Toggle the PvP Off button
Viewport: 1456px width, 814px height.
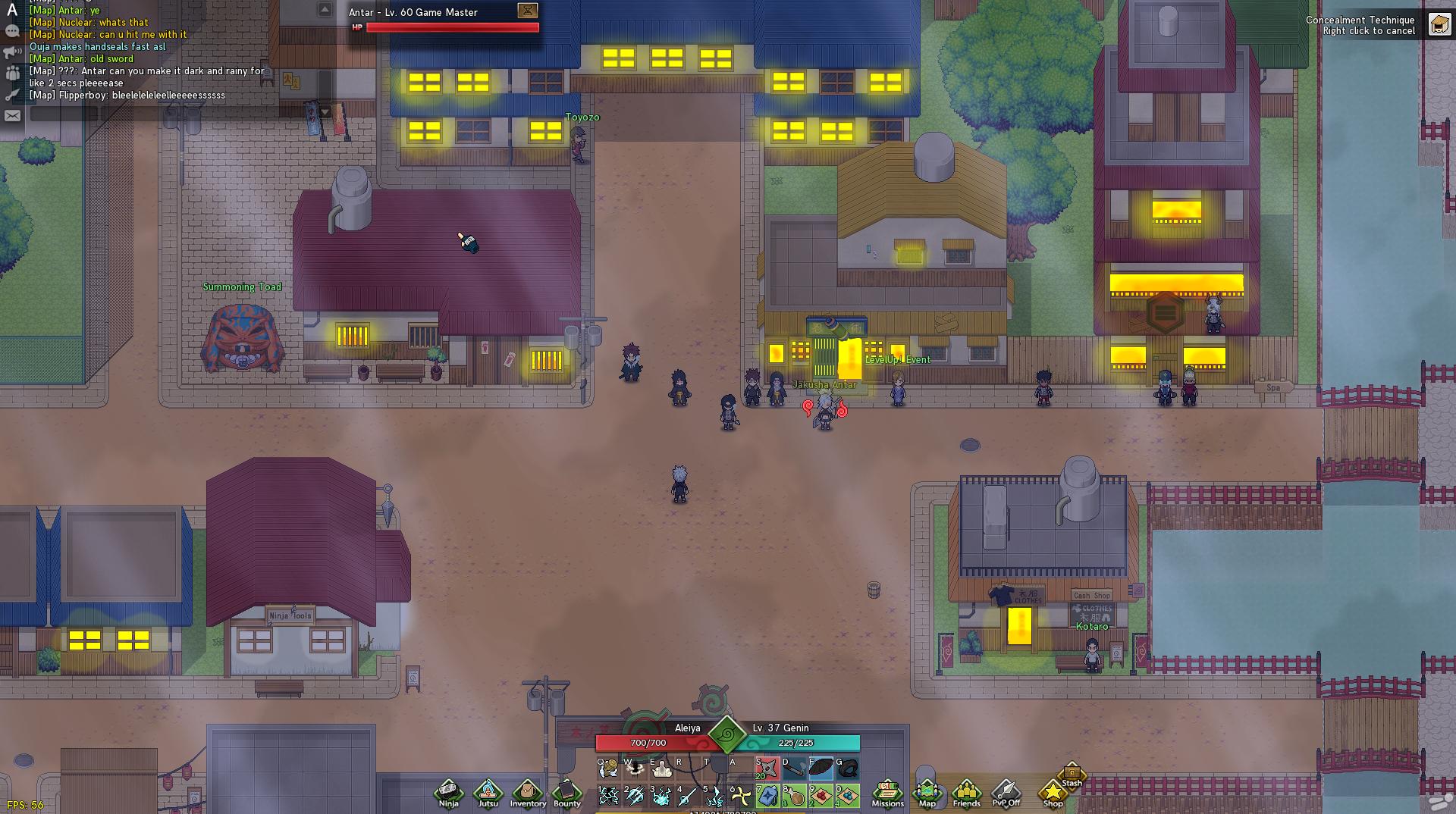1006,793
